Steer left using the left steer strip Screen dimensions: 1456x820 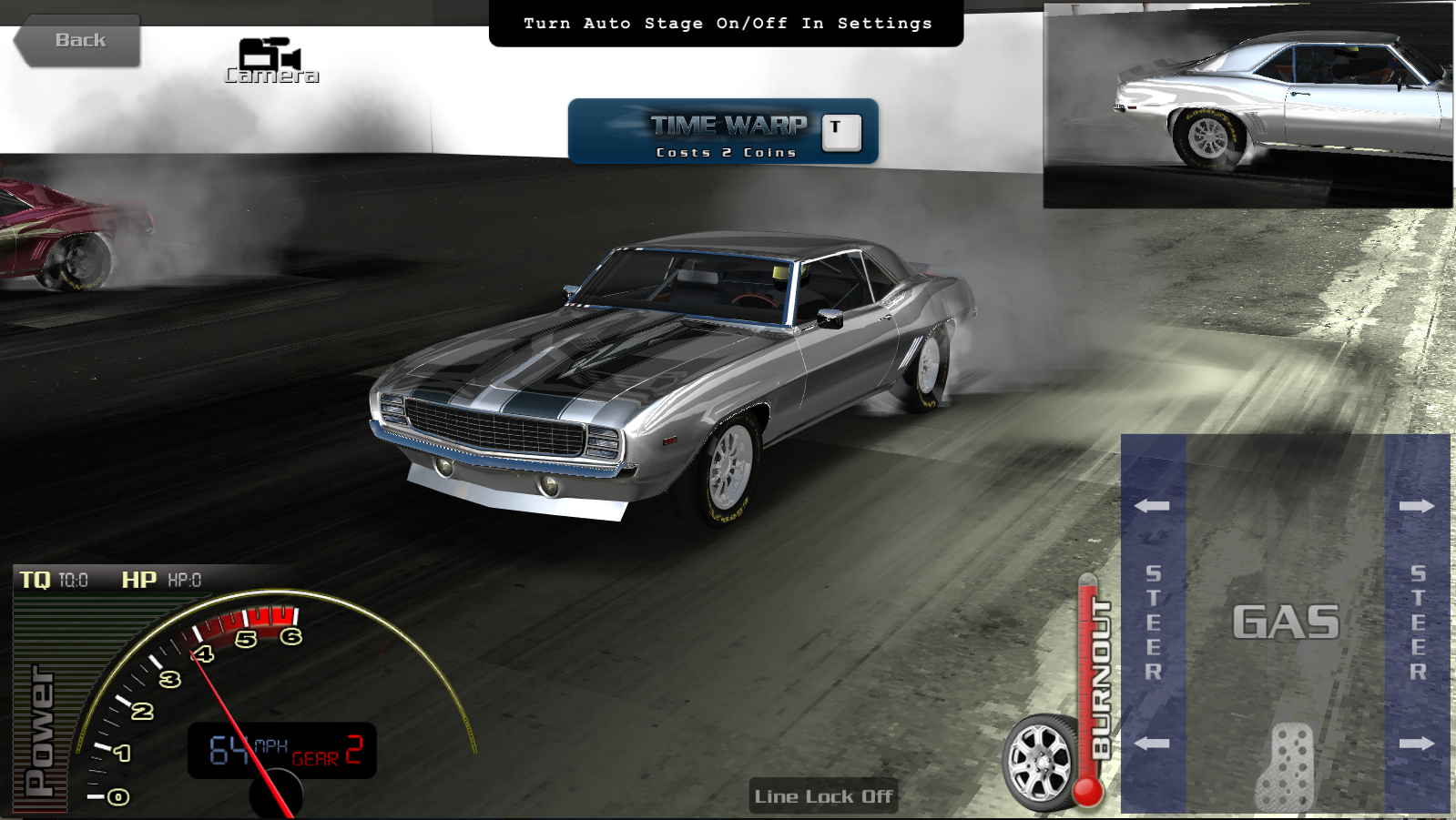pyautogui.click(x=1153, y=623)
